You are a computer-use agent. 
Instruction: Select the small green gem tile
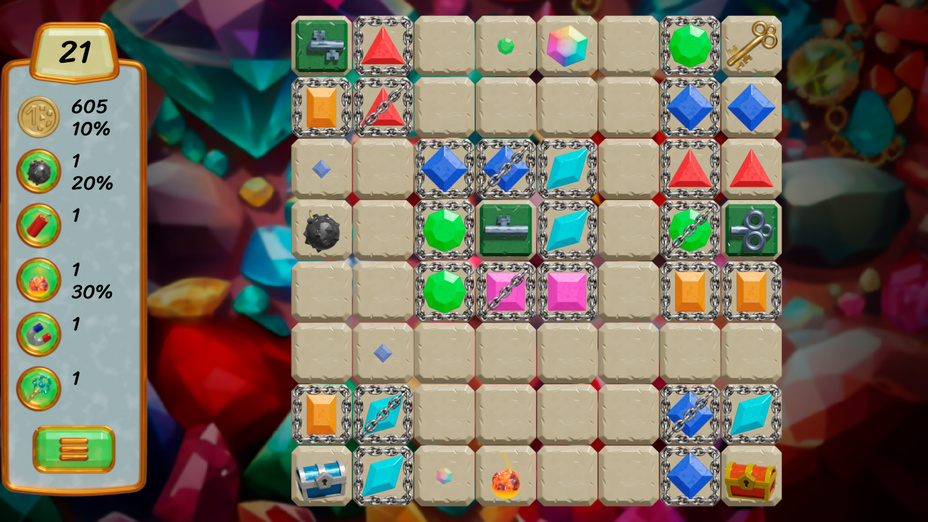[x=506, y=46]
